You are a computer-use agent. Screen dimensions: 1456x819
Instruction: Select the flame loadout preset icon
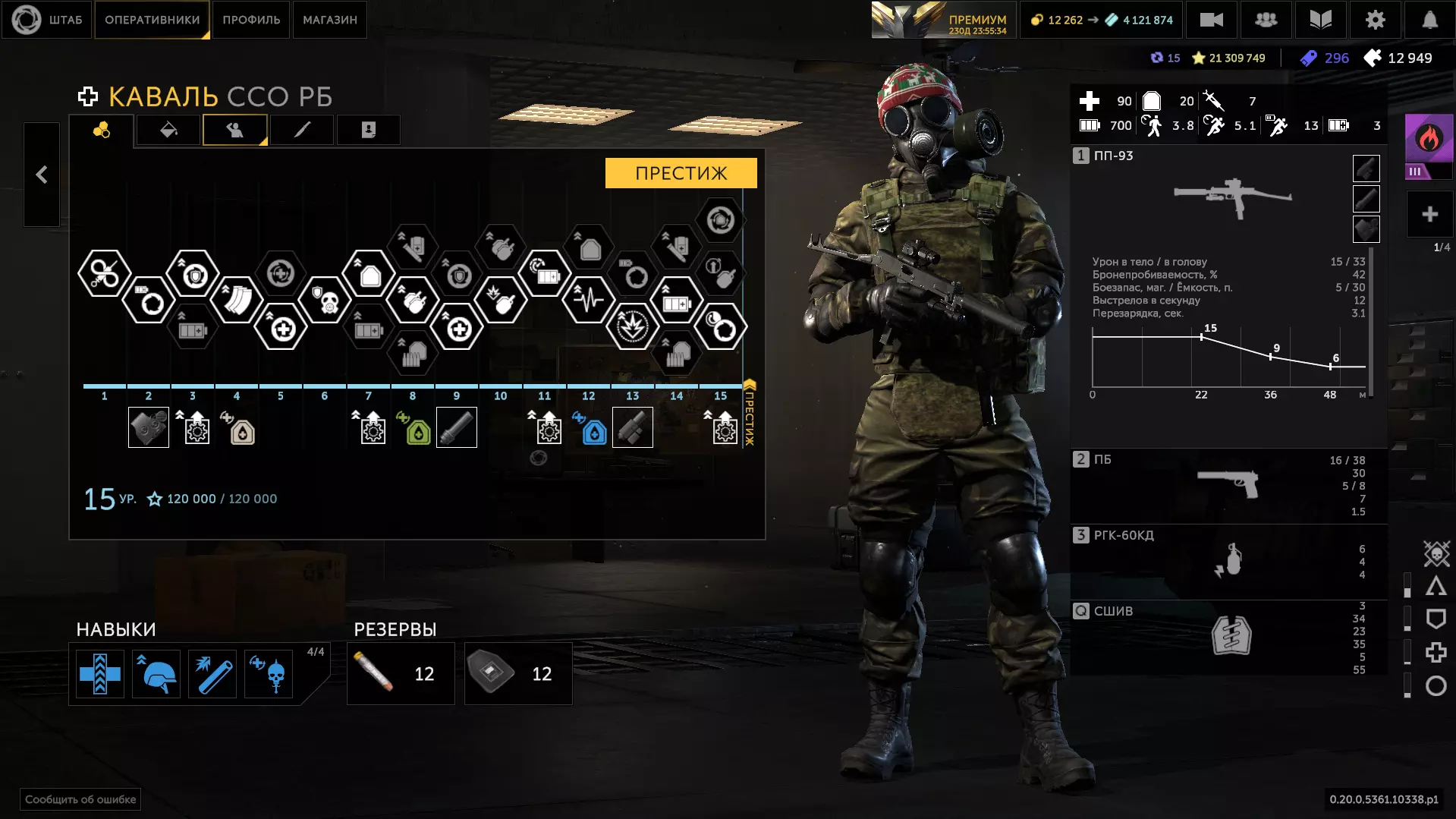click(1429, 139)
